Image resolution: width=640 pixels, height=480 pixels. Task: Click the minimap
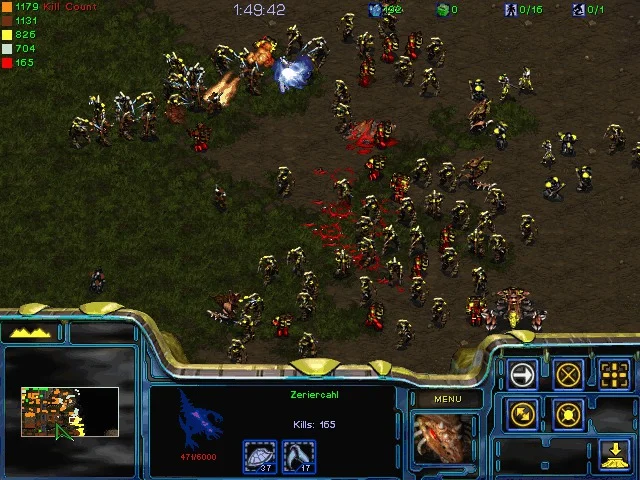click(x=70, y=412)
